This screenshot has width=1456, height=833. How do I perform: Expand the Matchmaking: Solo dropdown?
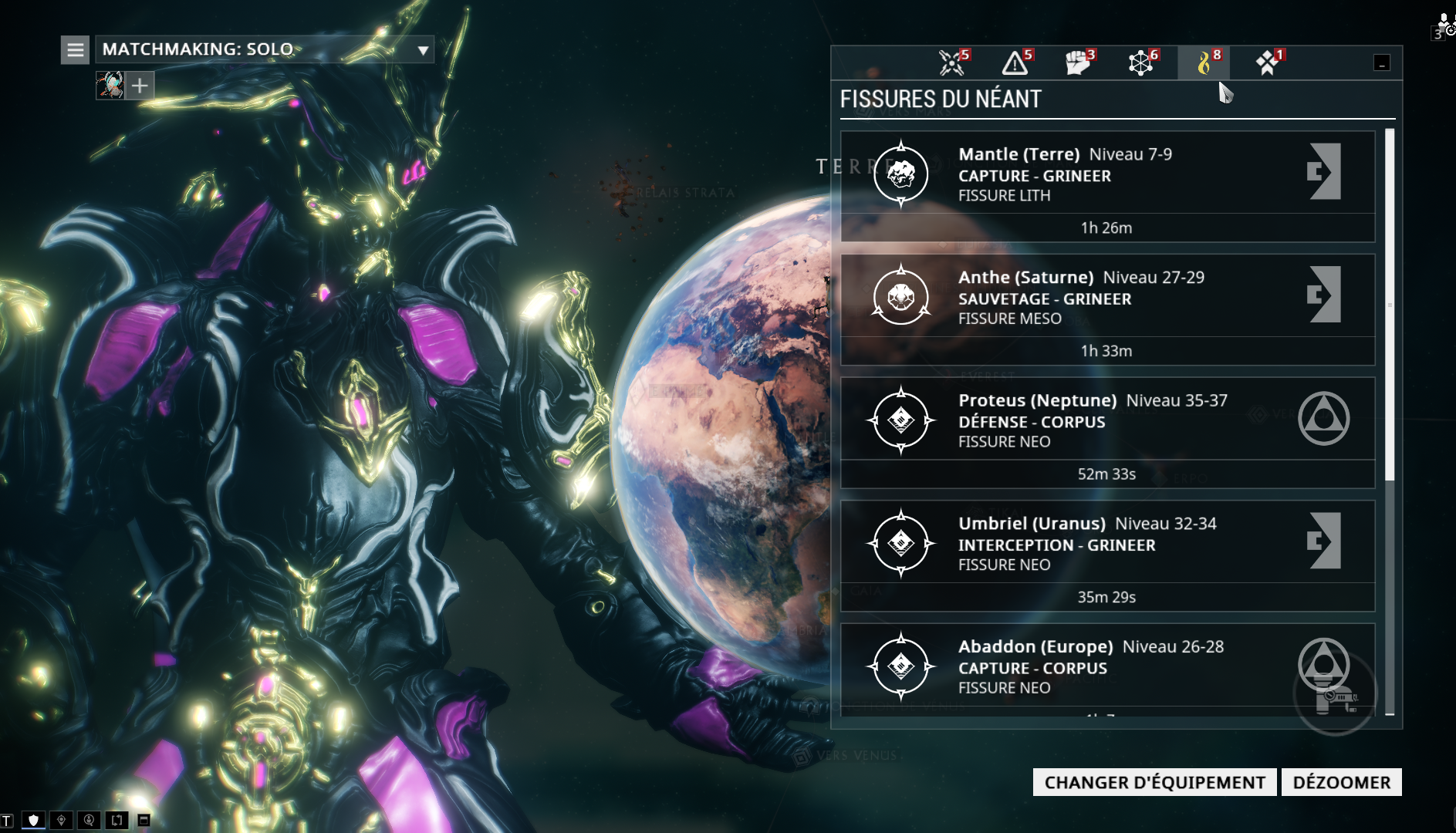(x=422, y=51)
